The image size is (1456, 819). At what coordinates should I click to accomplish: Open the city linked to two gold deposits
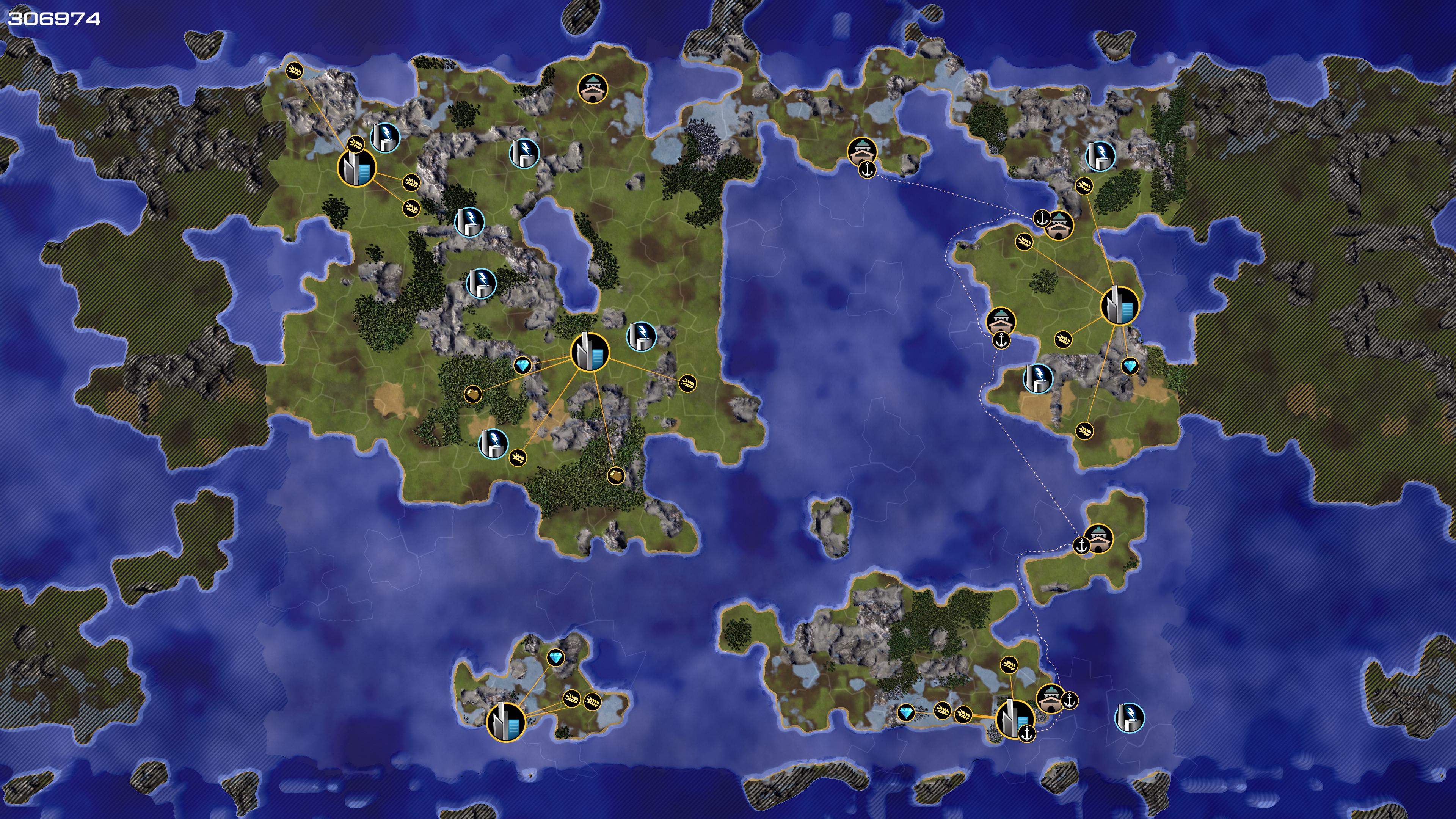coord(590,351)
